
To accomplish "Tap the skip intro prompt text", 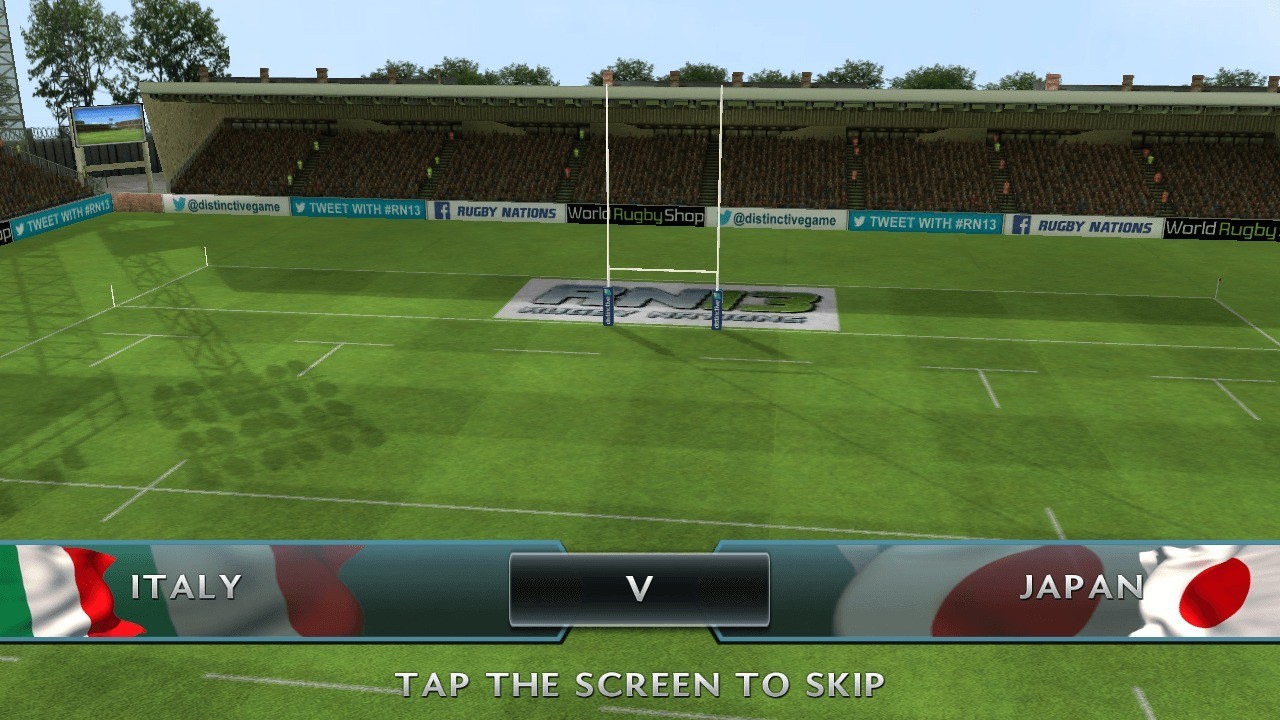I will (640, 685).
